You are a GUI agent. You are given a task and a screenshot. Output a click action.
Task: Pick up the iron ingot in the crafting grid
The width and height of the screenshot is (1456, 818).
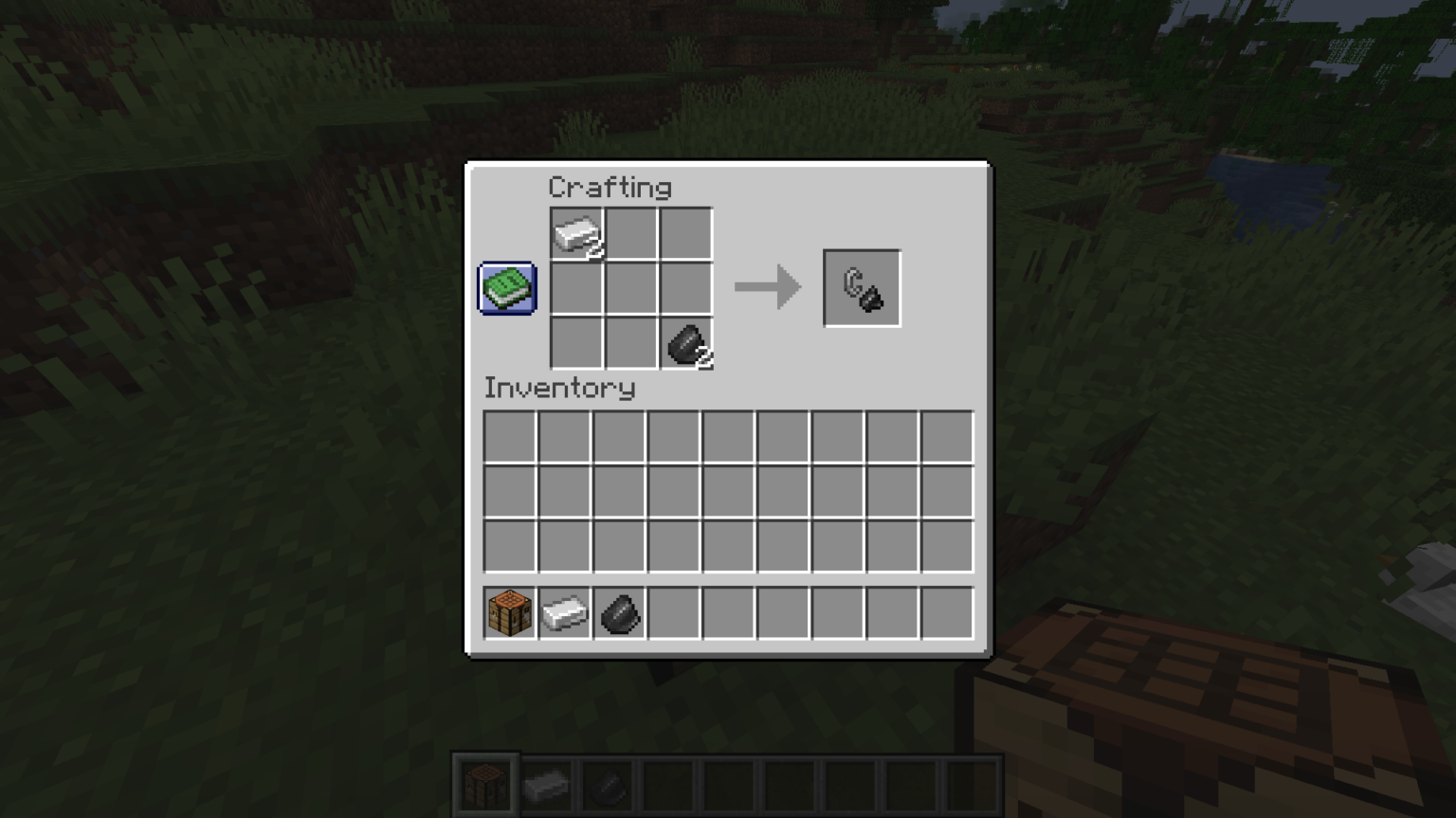(x=577, y=234)
